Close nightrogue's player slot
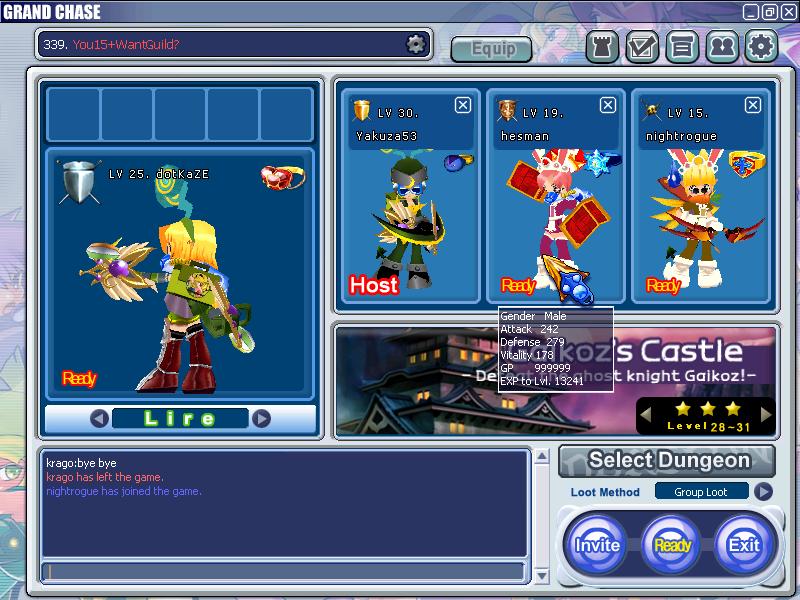 pyautogui.click(x=754, y=105)
